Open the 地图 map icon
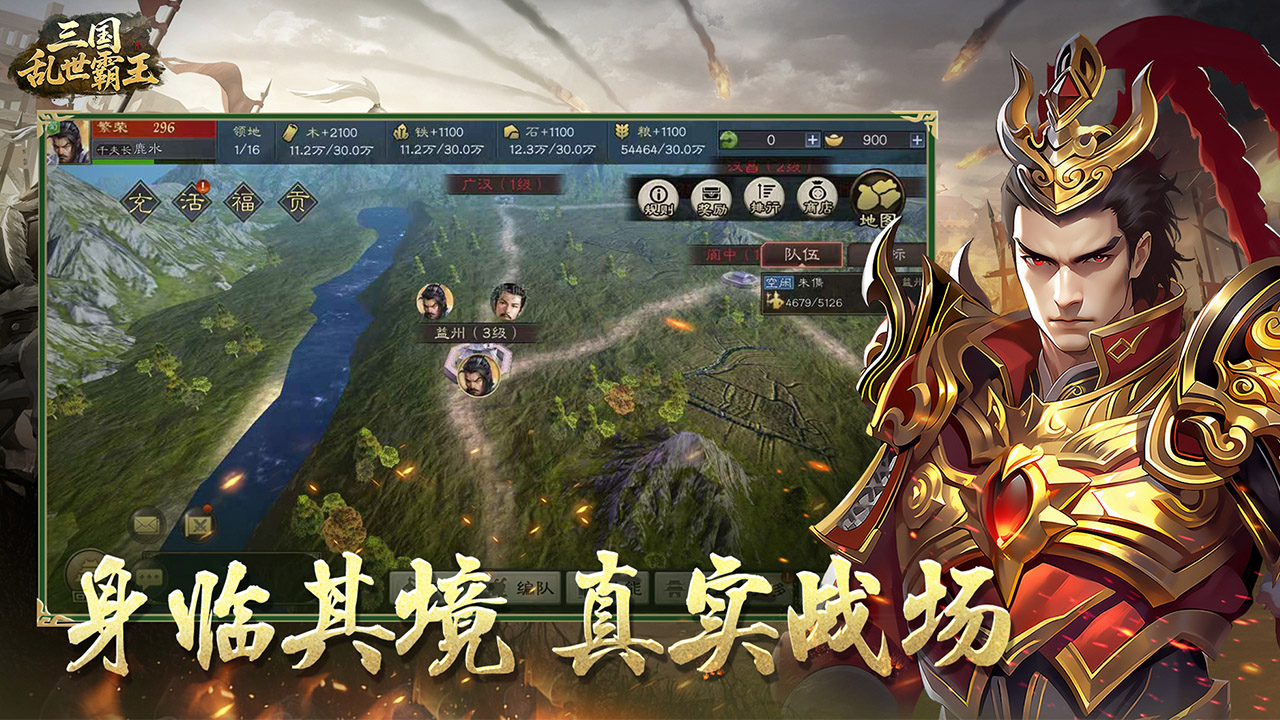 click(x=877, y=196)
